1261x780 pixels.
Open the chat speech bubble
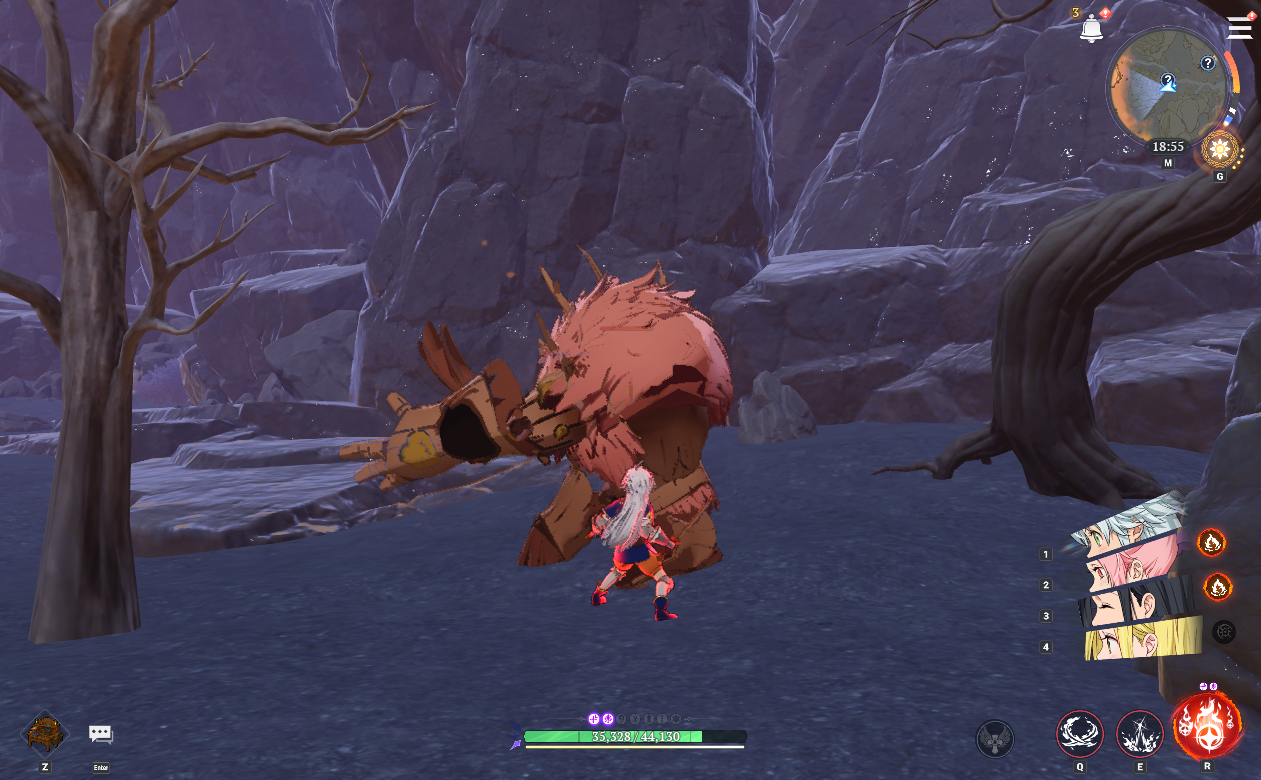[x=100, y=735]
